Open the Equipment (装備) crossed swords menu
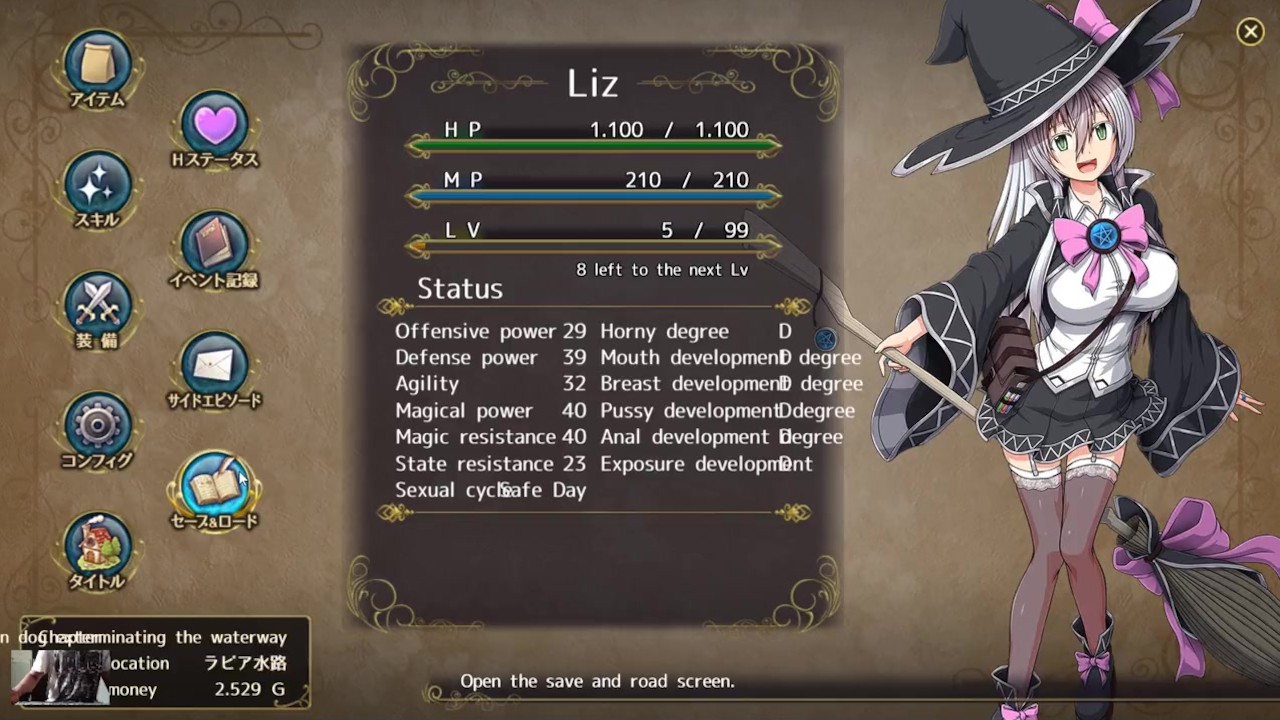Viewport: 1280px width, 720px height. (97, 305)
